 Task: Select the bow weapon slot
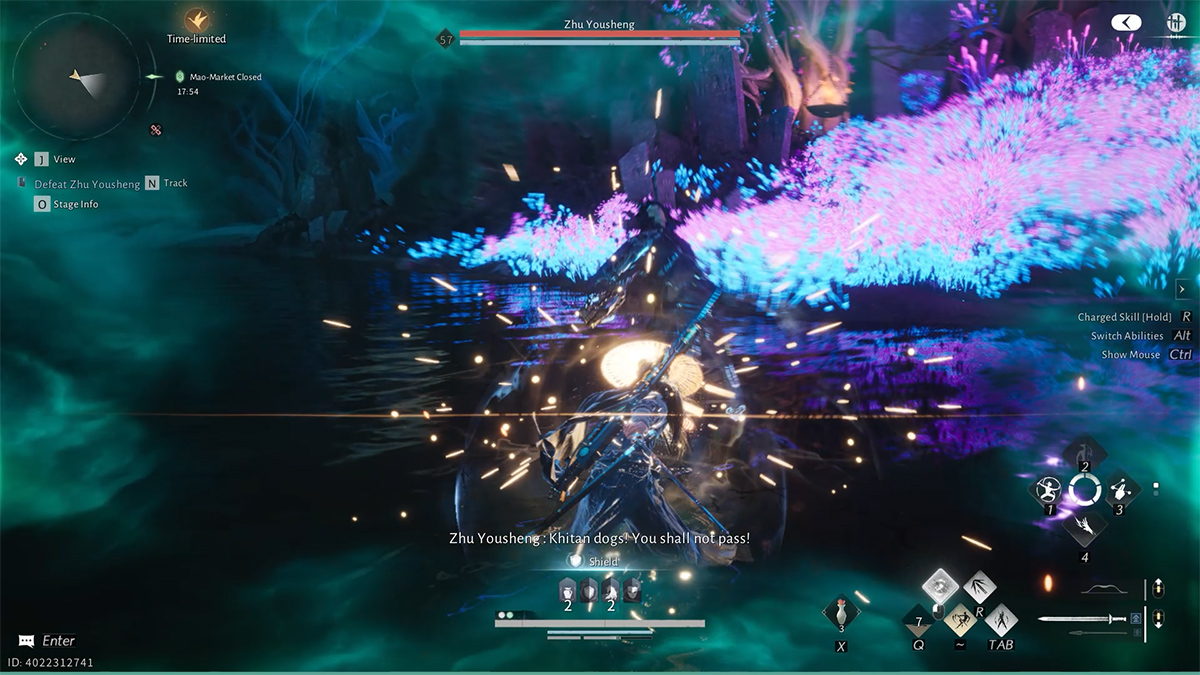1104,589
